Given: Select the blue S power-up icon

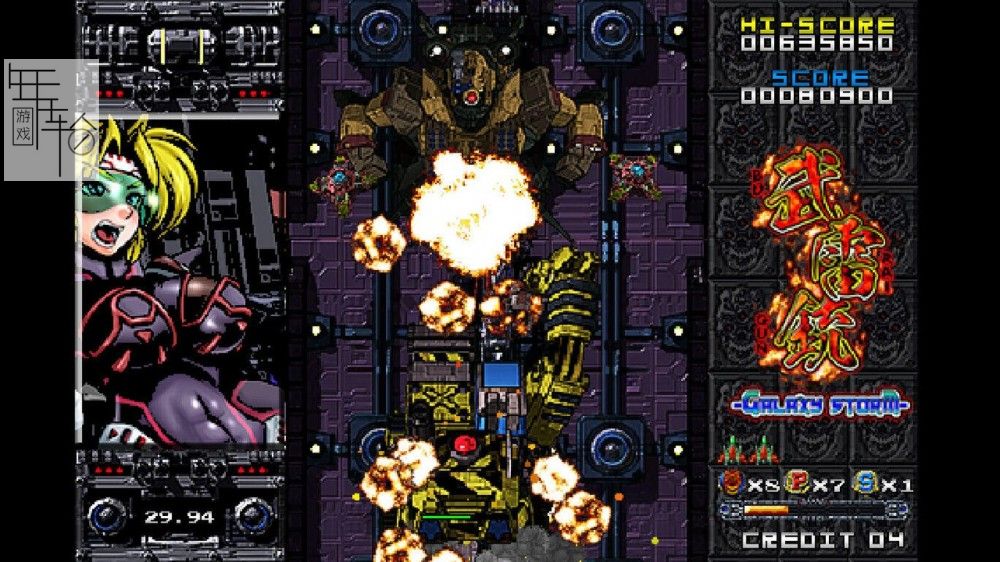Looking at the screenshot, I should pos(865,484).
